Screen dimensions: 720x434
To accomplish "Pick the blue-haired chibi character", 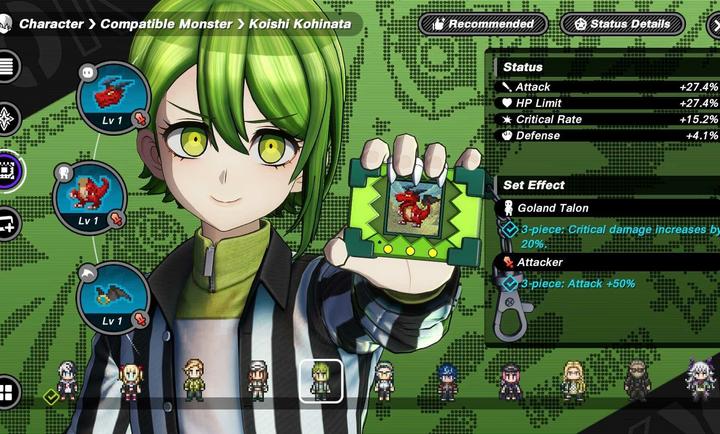I will (447, 381).
